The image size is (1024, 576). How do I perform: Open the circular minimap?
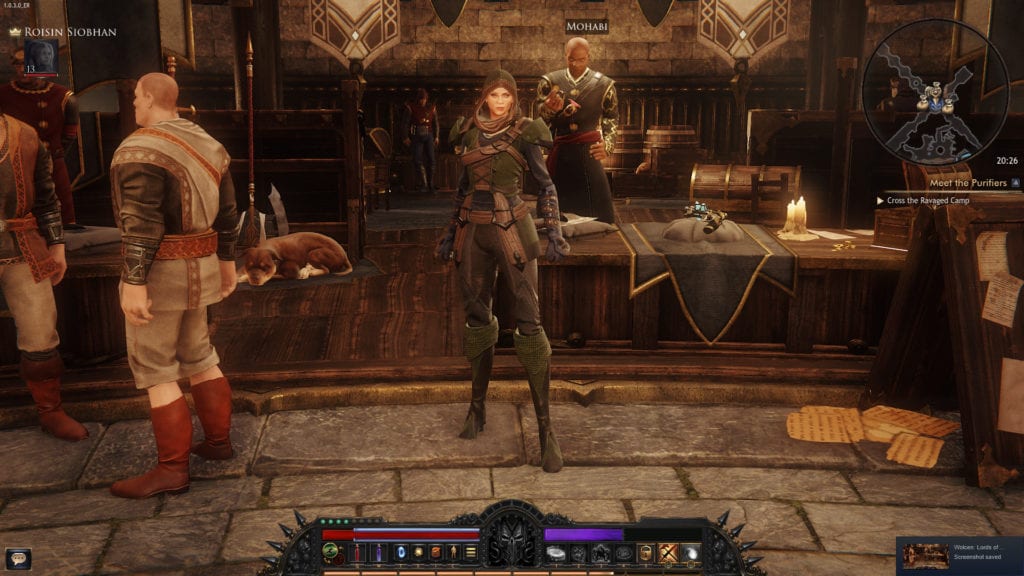[x=935, y=92]
